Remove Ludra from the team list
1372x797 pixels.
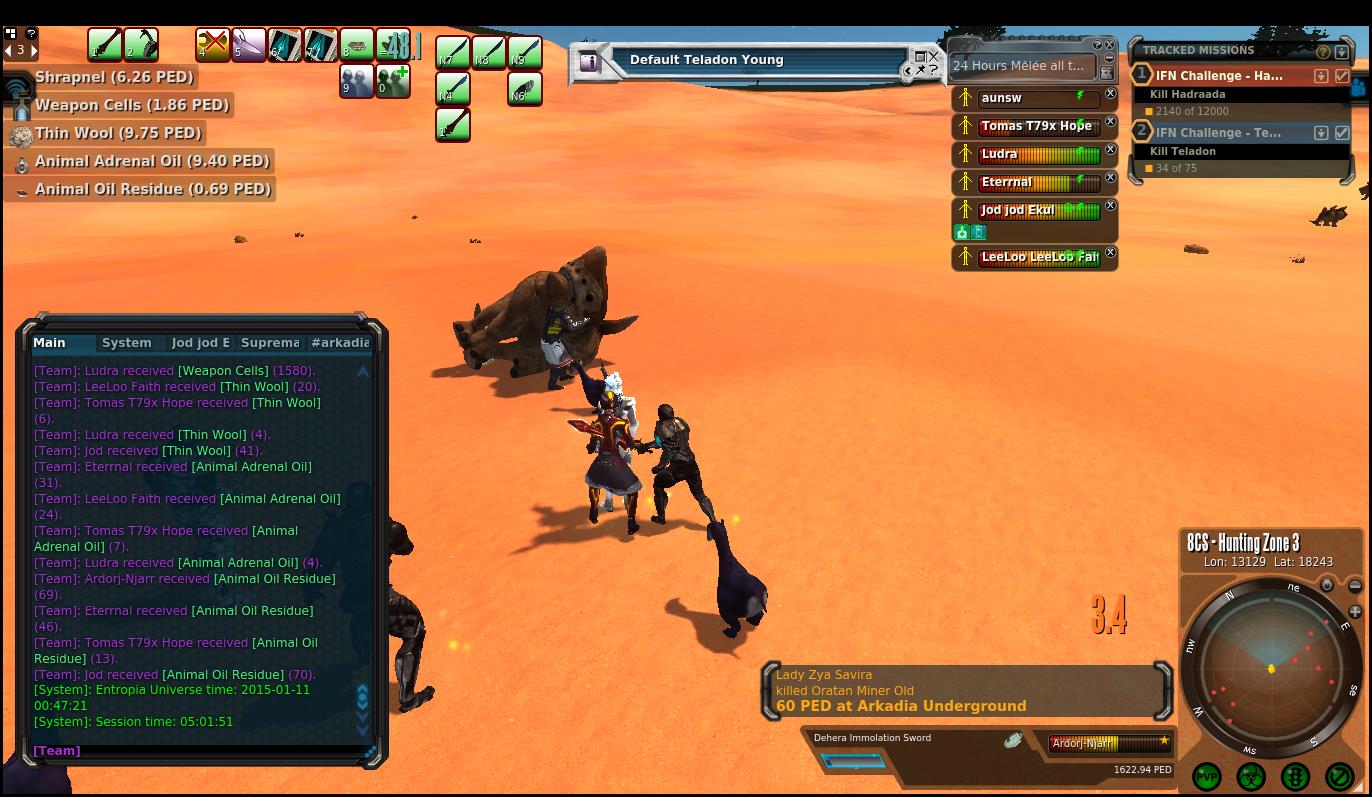[x=1110, y=150]
